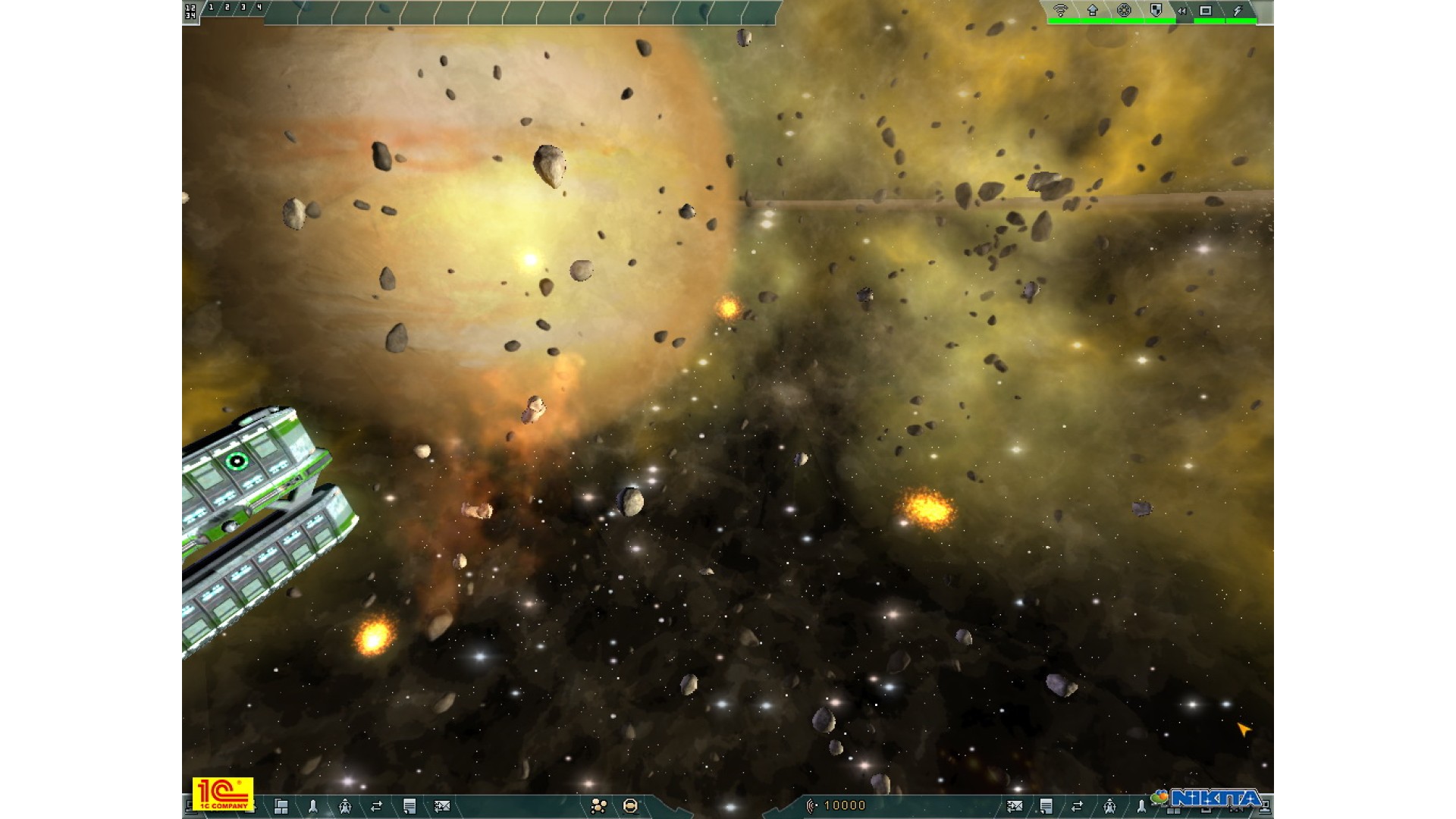The height and width of the screenshot is (819, 1456).
Task: Switch to control group tab 3
Action: [243, 8]
